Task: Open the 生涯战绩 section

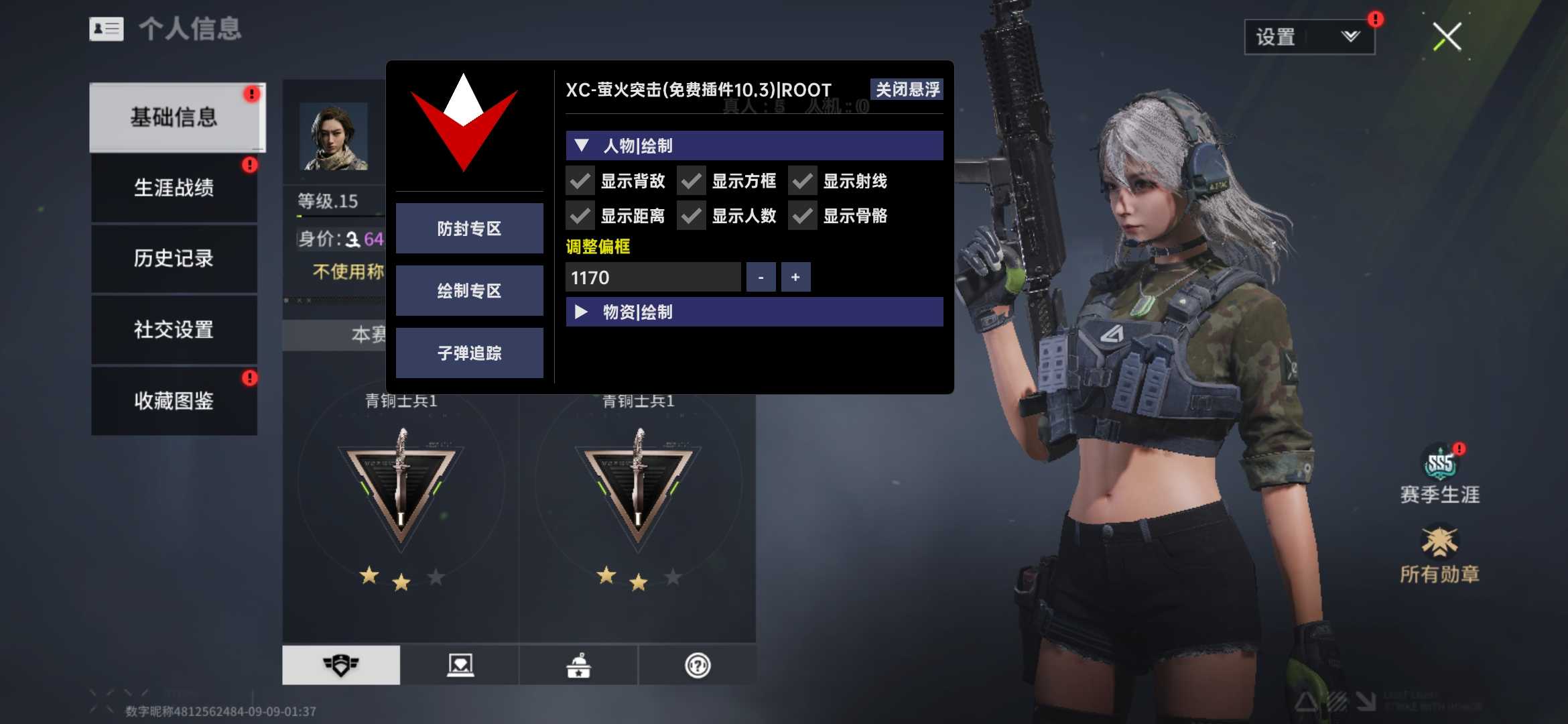Action: coord(174,188)
